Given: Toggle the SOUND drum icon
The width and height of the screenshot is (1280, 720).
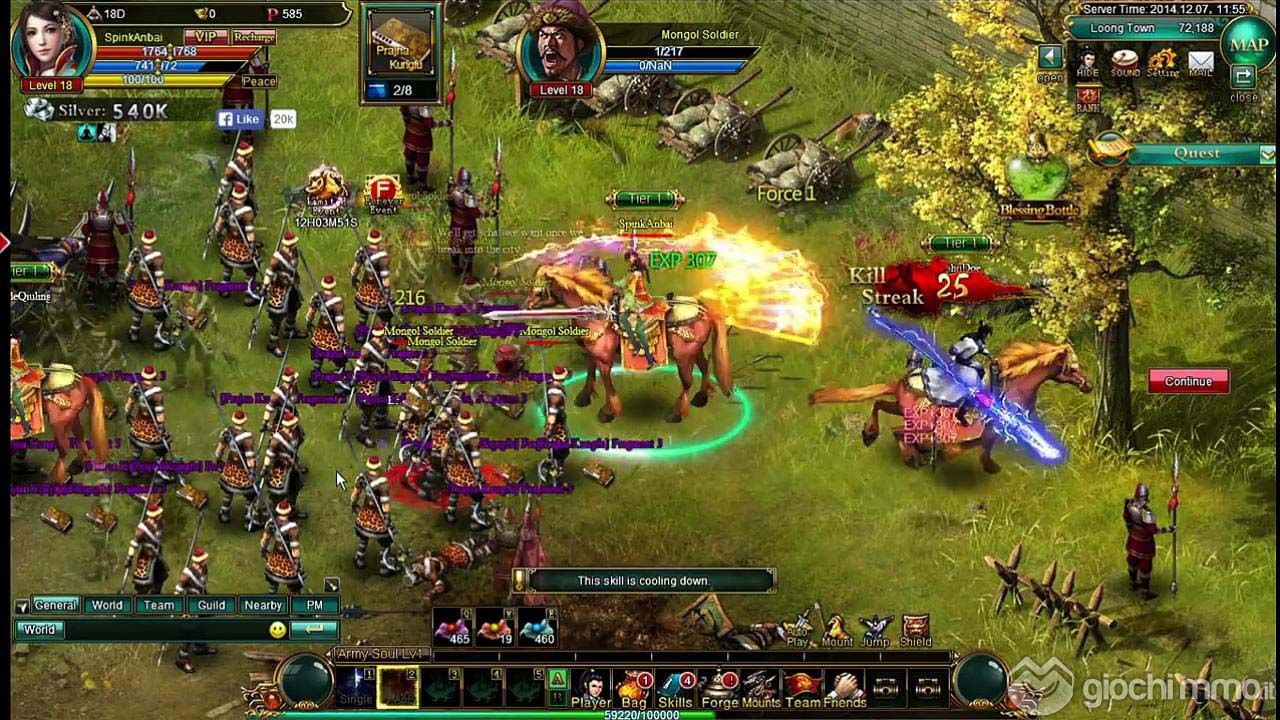Looking at the screenshot, I should click(x=1125, y=62).
